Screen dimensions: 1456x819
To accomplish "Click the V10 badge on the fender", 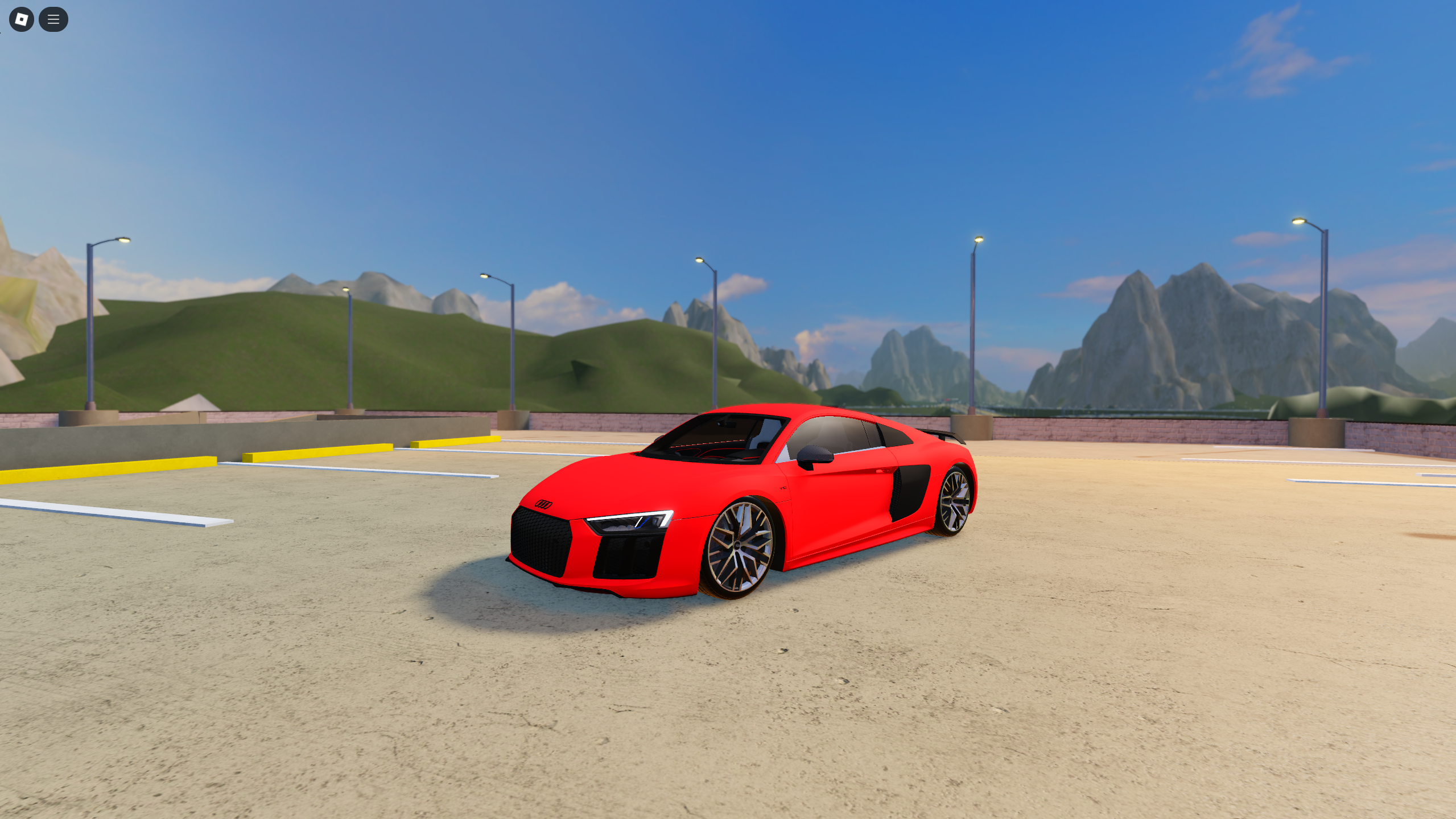I will [x=783, y=488].
